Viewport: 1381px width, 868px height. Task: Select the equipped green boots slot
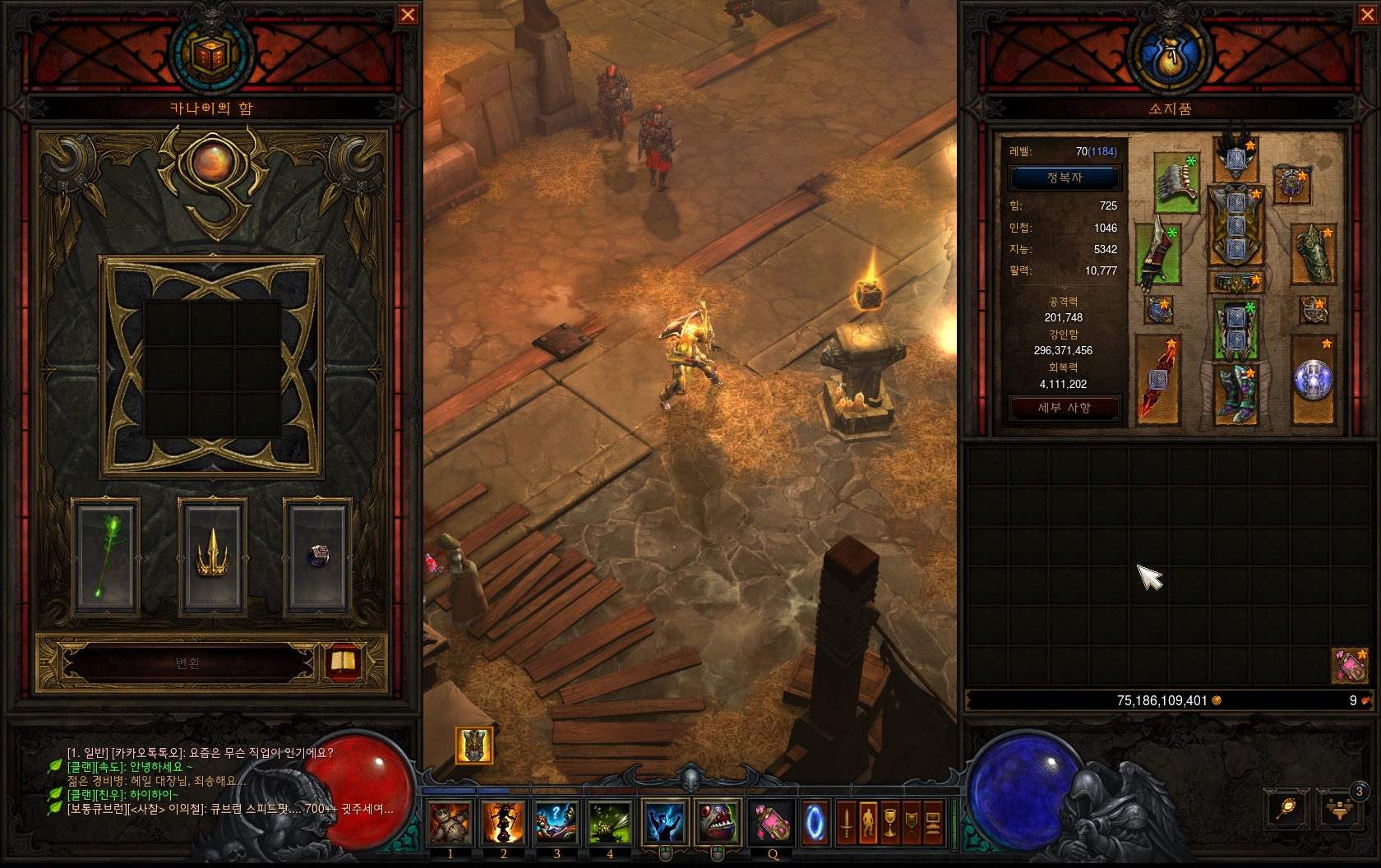pyautogui.click(x=1236, y=395)
